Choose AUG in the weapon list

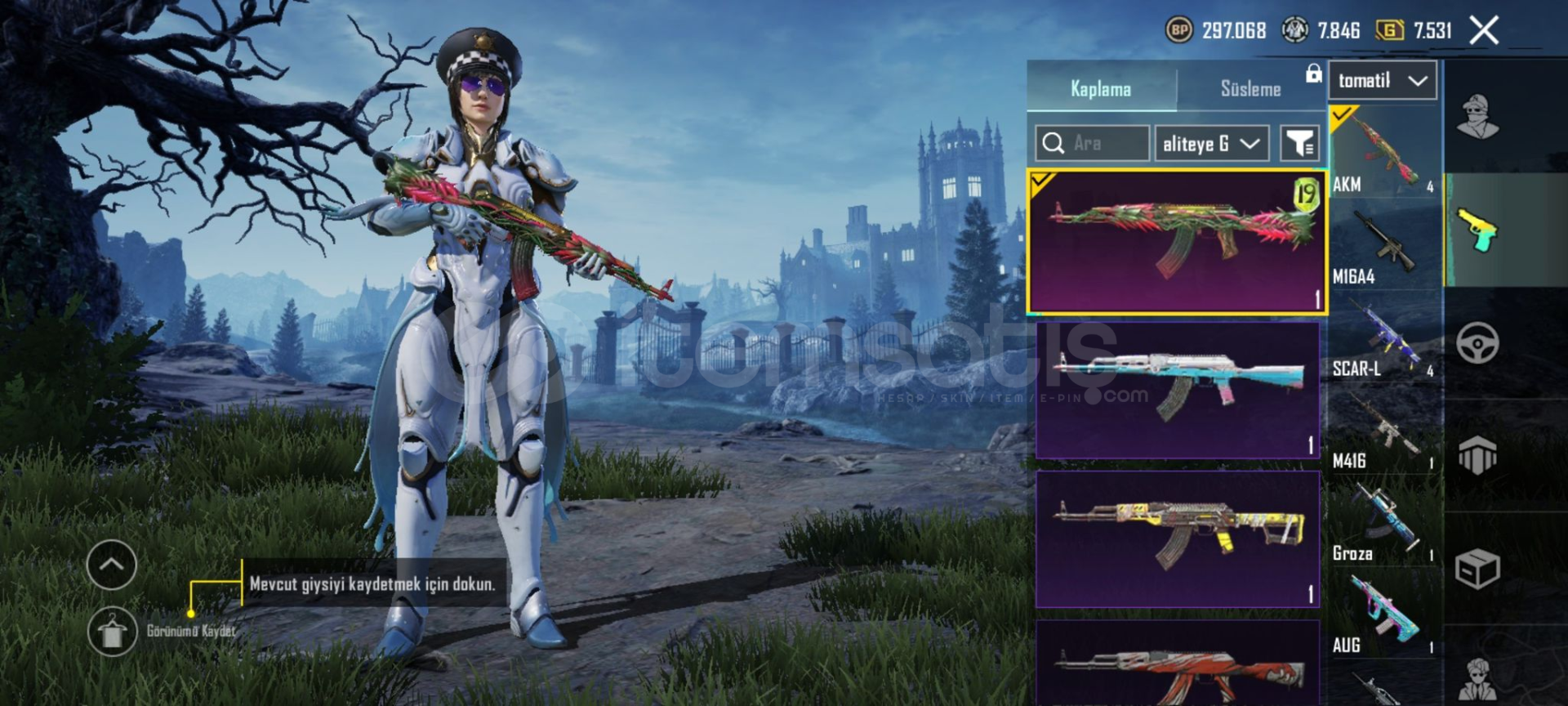pyautogui.click(x=1383, y=614)
